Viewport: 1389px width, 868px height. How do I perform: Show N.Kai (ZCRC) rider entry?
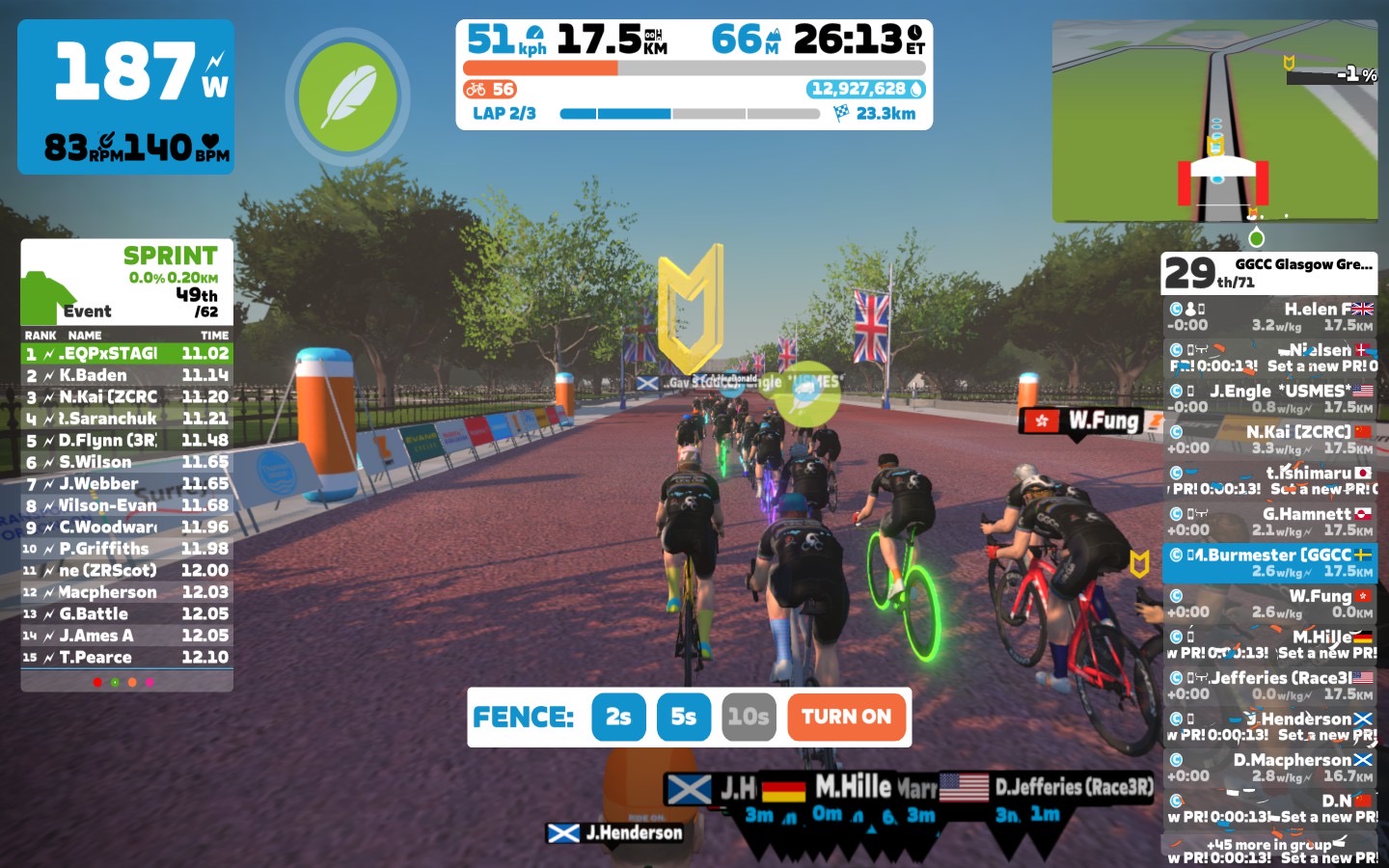coord(1269,440)
